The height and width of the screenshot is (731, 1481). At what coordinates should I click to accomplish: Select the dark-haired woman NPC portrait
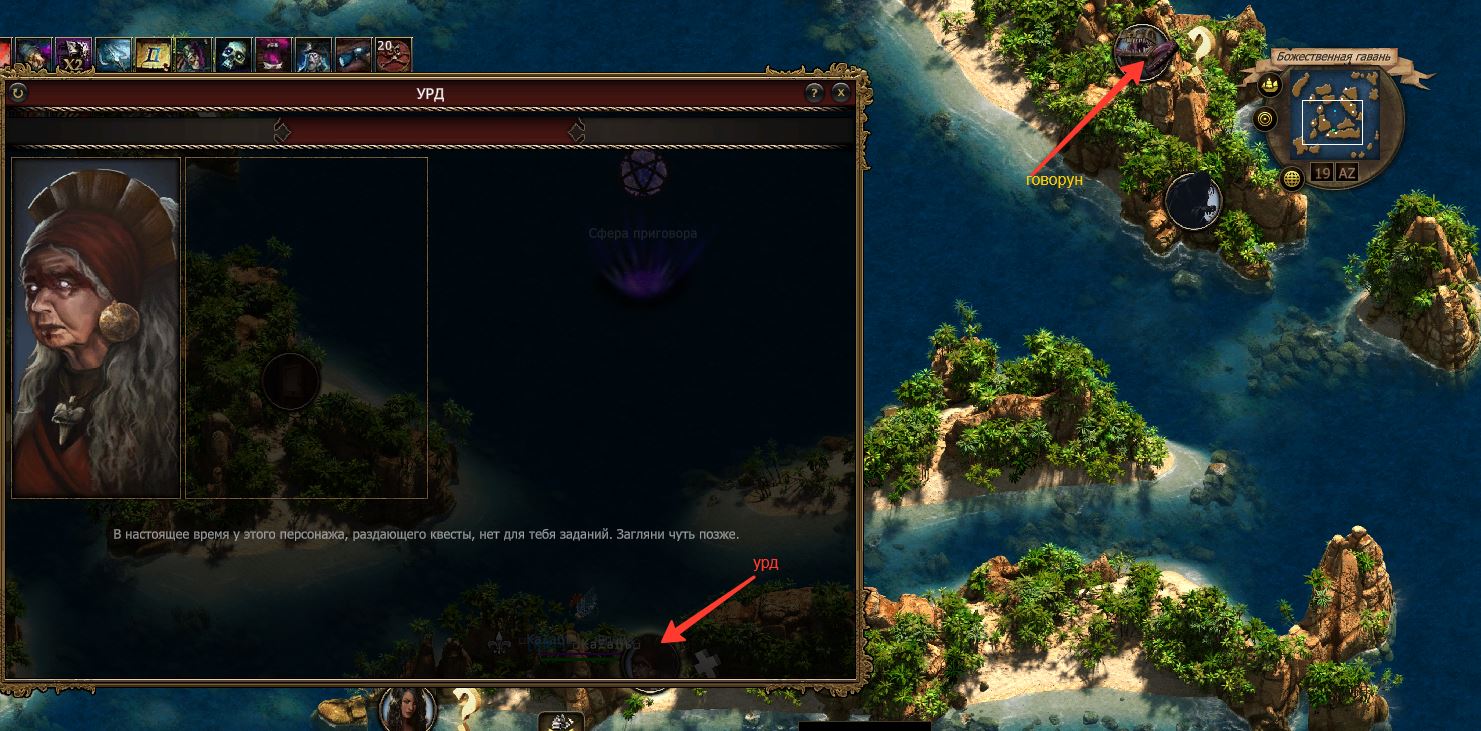click(x=408, y=708)
